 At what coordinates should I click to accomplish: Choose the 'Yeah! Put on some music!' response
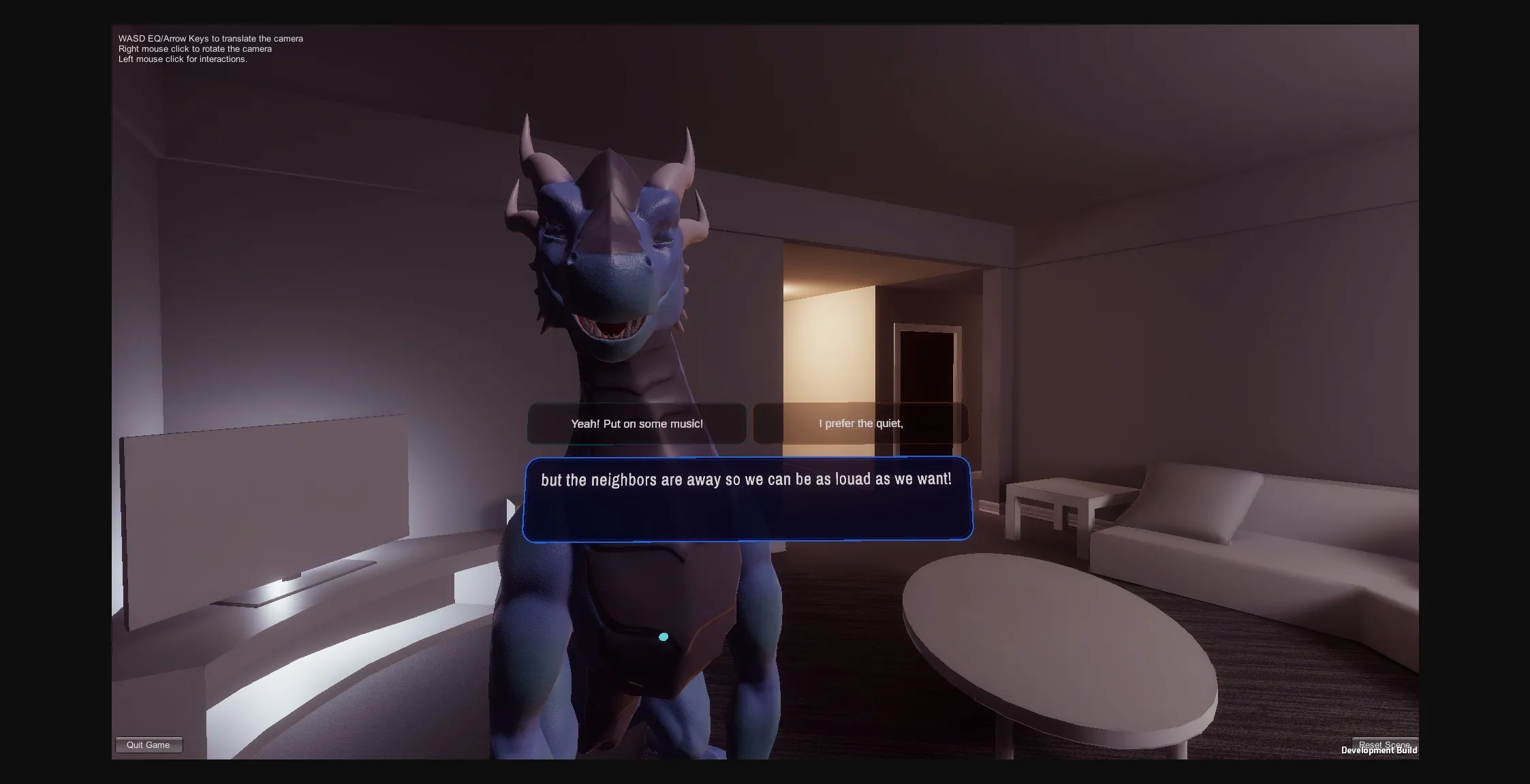click(637, 423)
